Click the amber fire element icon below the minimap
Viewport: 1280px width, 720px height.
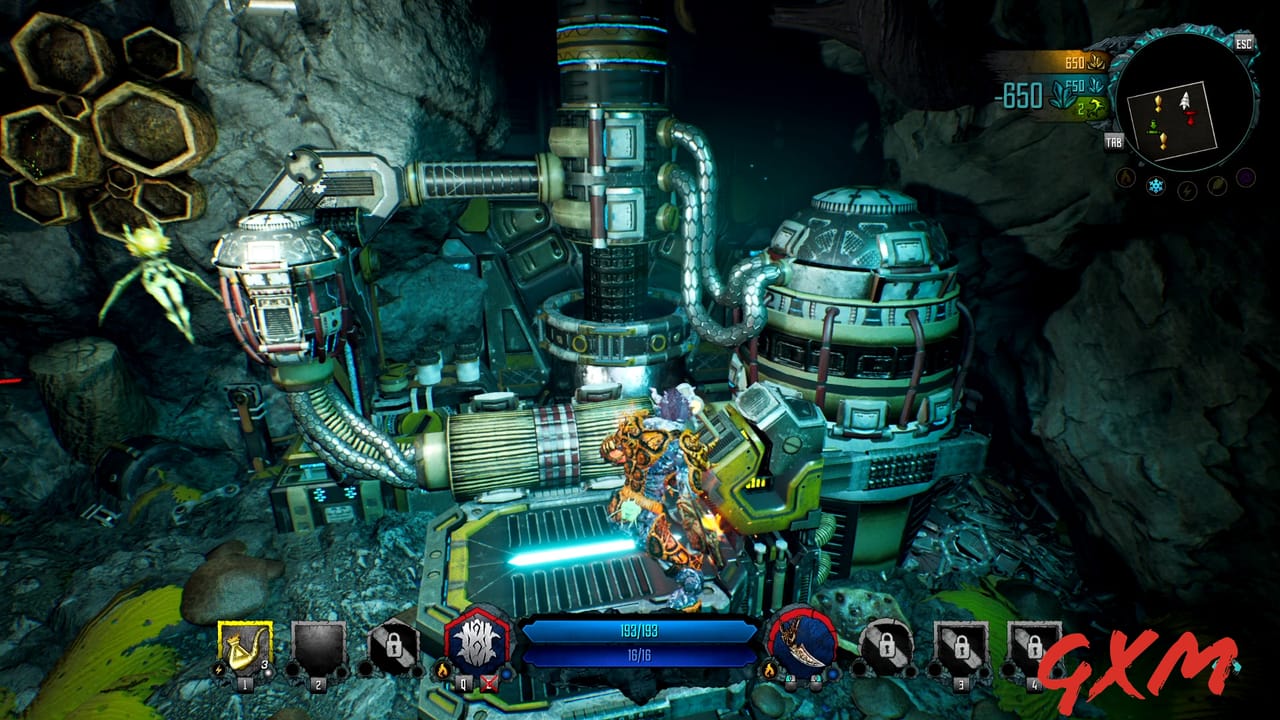click(x=1126, y=178)
